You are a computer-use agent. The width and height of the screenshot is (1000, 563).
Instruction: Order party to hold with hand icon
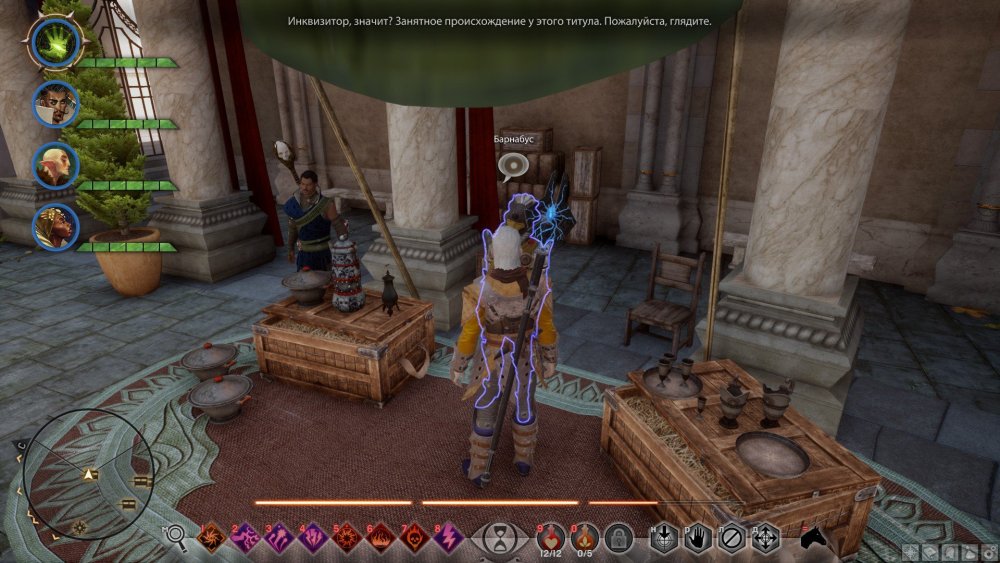click(x=699, y=538)
